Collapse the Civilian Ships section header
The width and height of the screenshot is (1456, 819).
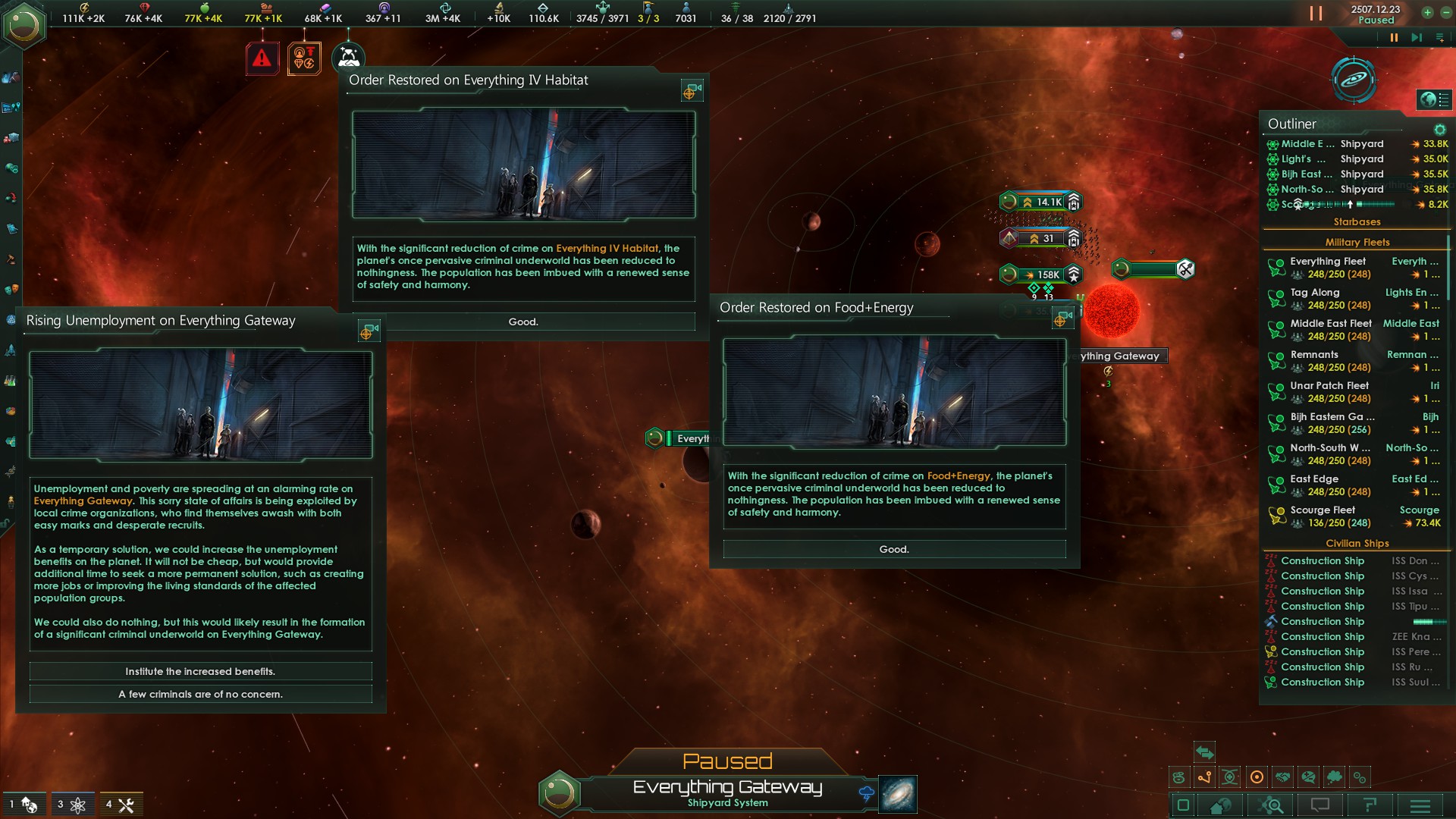point(1357,544)
